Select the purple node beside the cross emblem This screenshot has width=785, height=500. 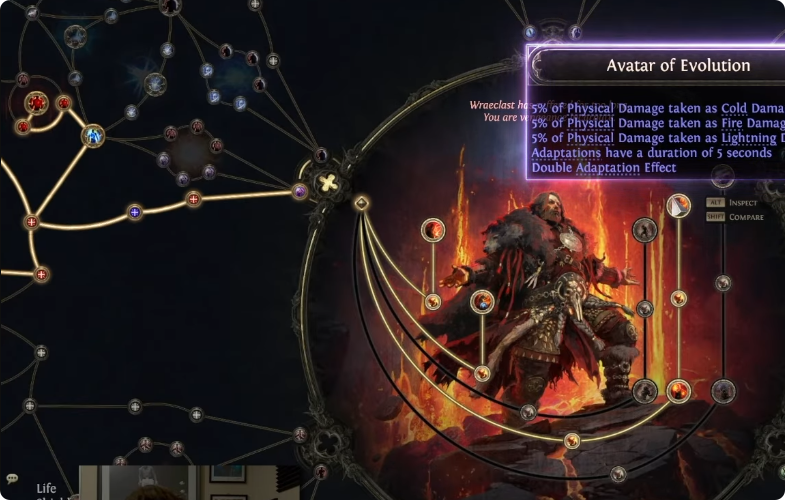pos(299,191)
